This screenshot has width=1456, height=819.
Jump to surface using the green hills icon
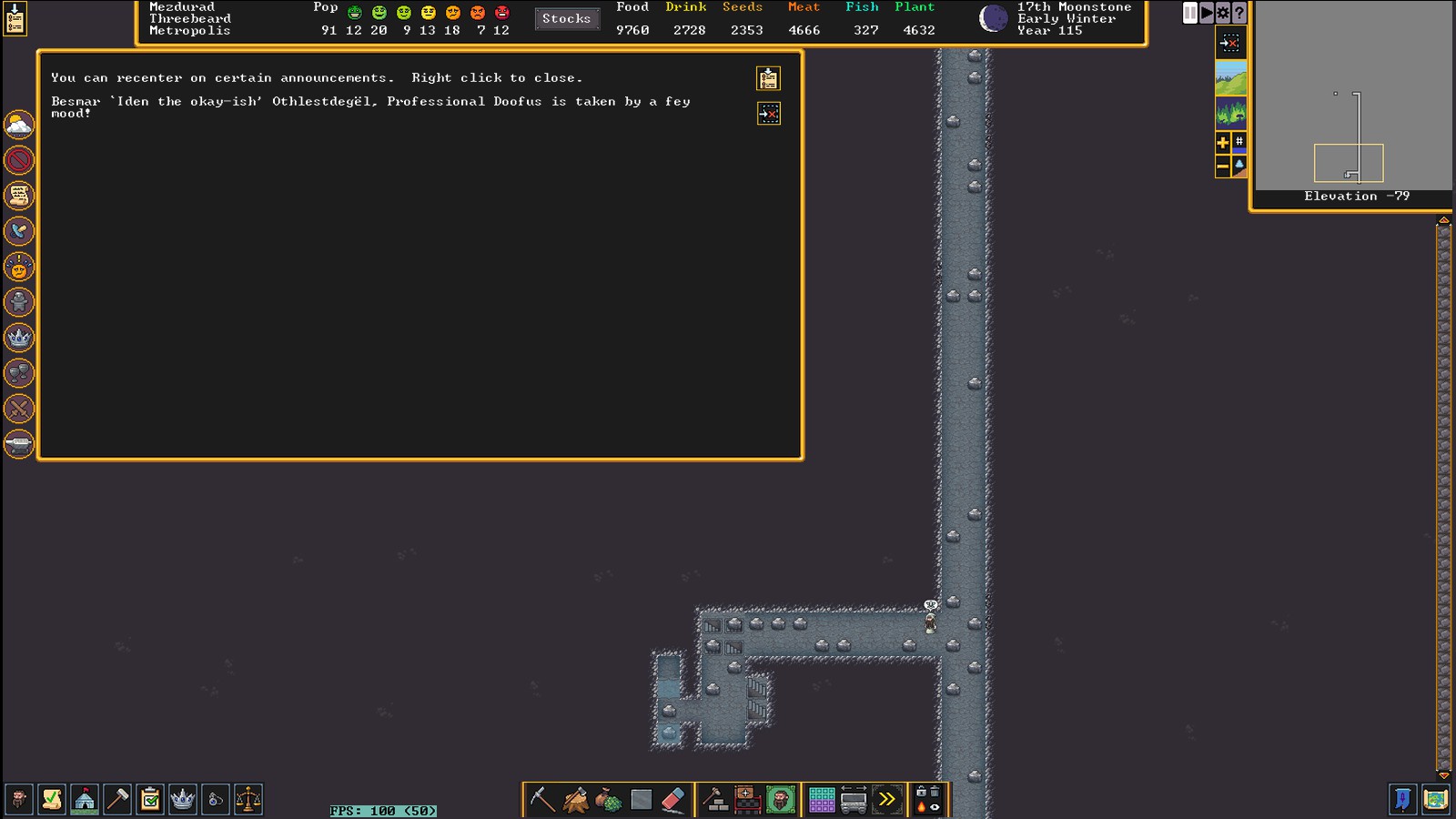(1230, 78)
